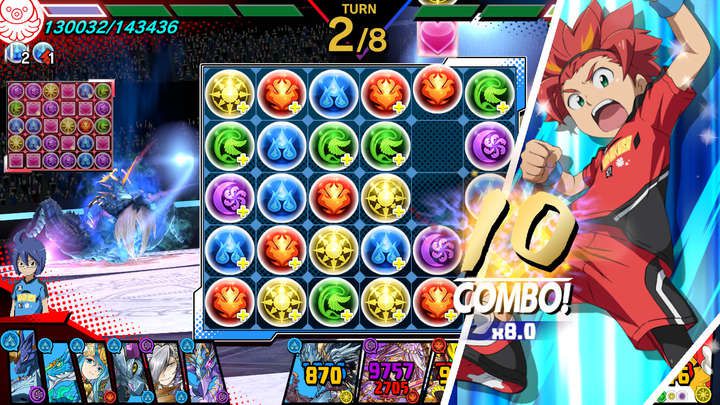Inspect the red arrow status icon marked 1
The height and width of the screenshot is (405, 720).
42,55
